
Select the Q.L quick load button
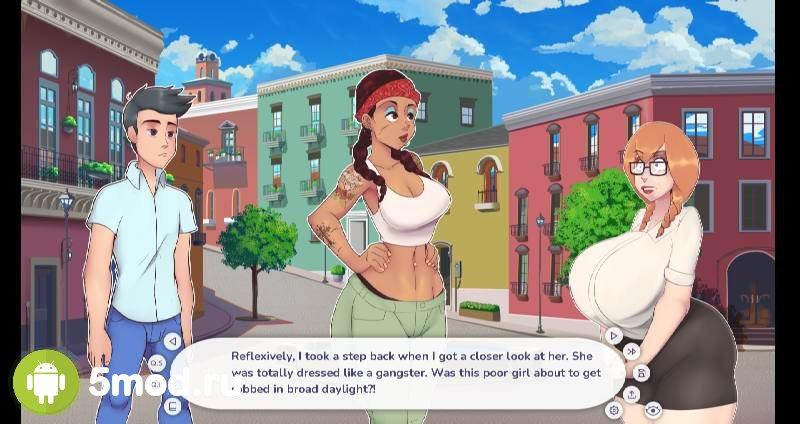[x=157, y=385]
